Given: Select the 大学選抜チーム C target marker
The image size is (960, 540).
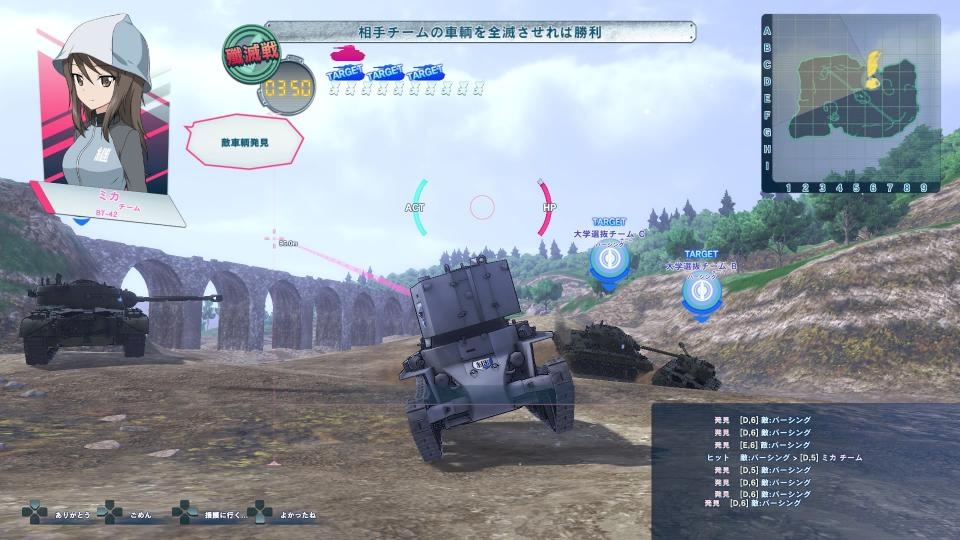Looking at the screenshot, I should pos(608,259).
